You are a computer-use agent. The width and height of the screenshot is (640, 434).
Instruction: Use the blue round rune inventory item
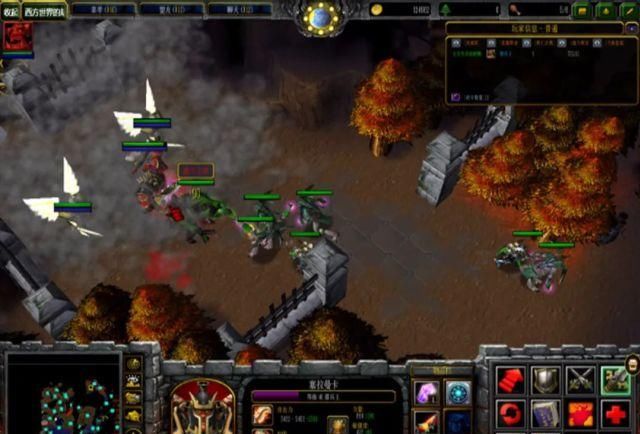coord(458,392)
